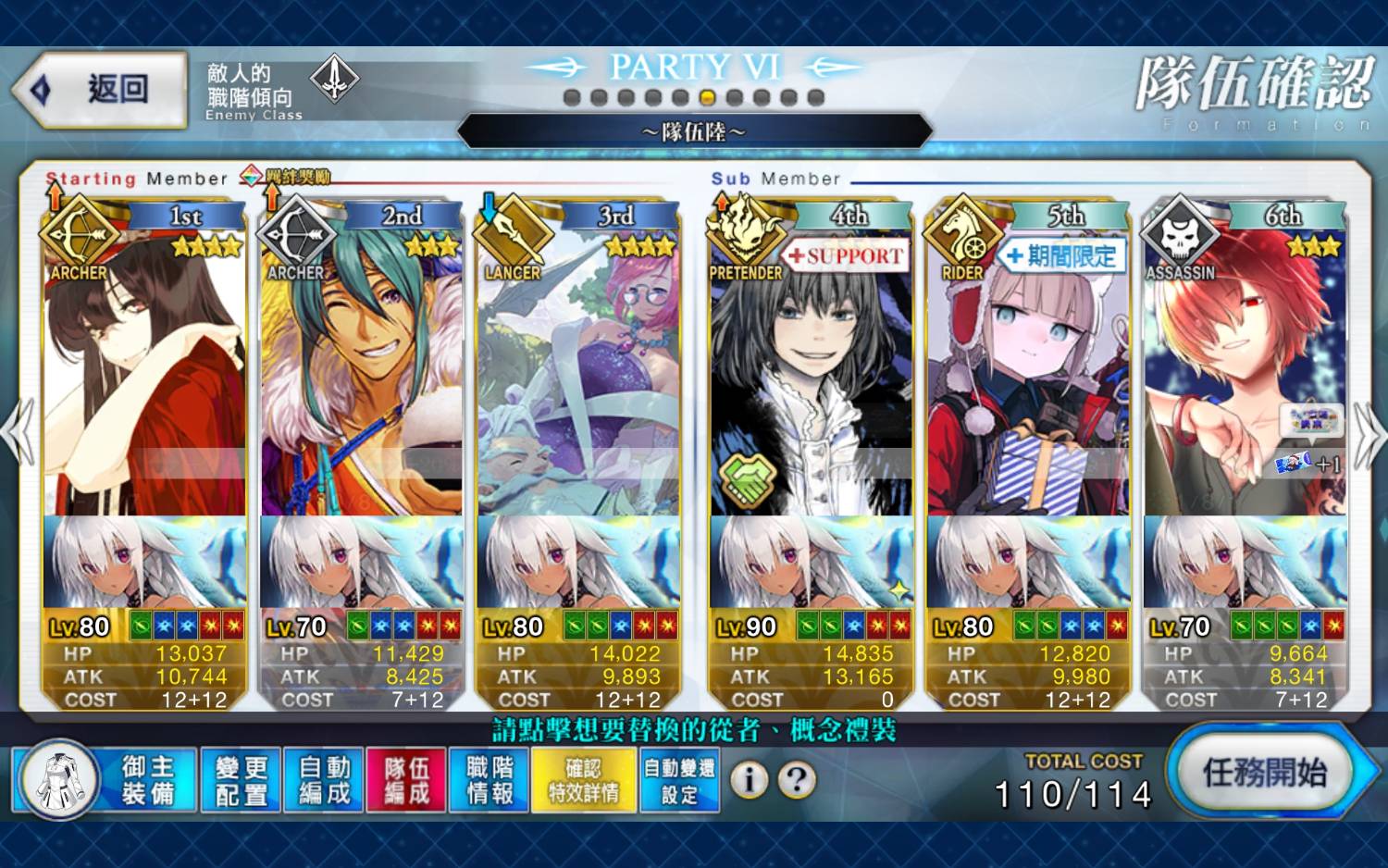Start the quest with 任務開始
This screenshot has width=1388, height=868.
(1264, 772)
